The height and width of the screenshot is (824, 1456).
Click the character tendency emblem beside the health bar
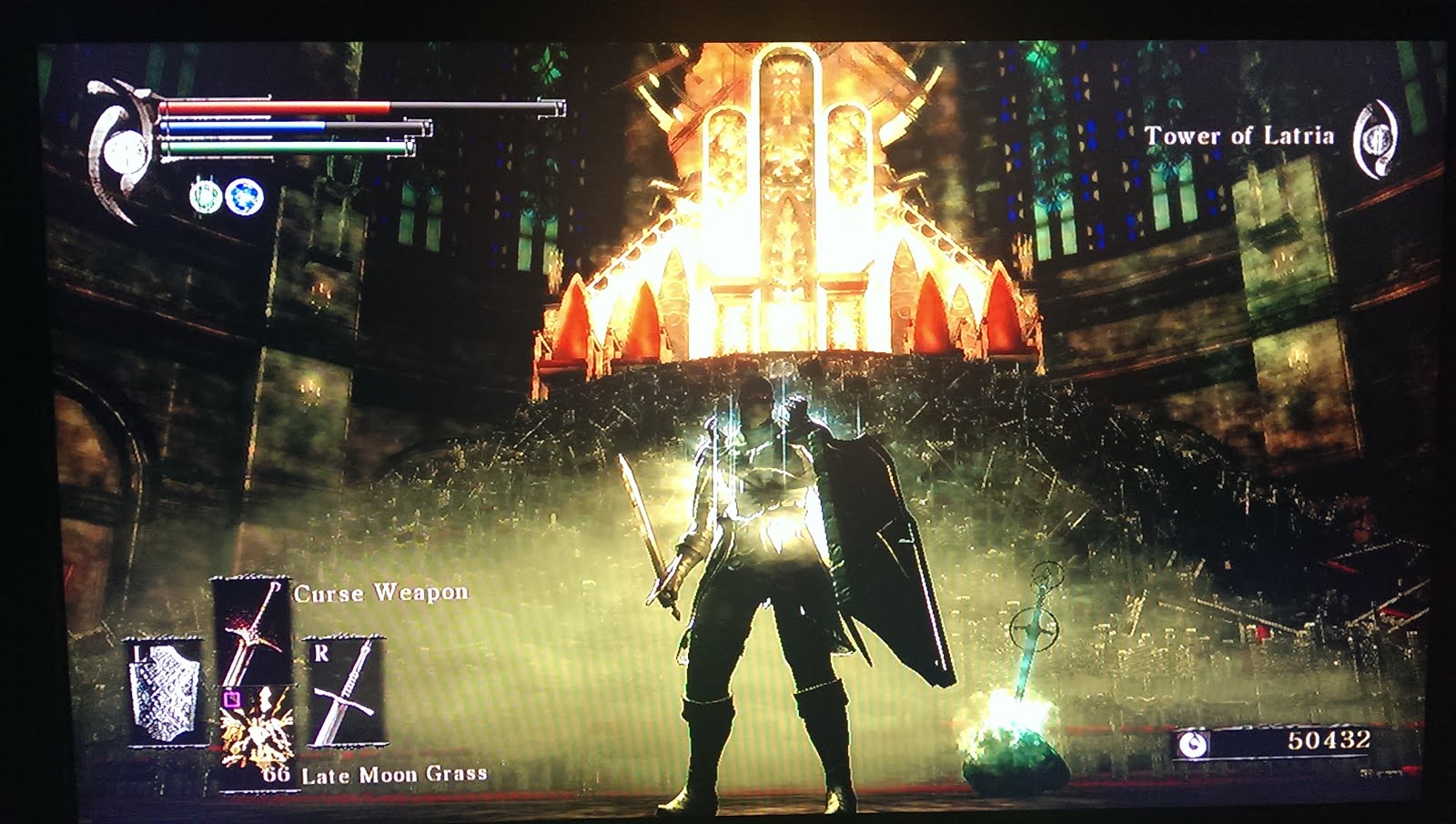coord(123,149)
